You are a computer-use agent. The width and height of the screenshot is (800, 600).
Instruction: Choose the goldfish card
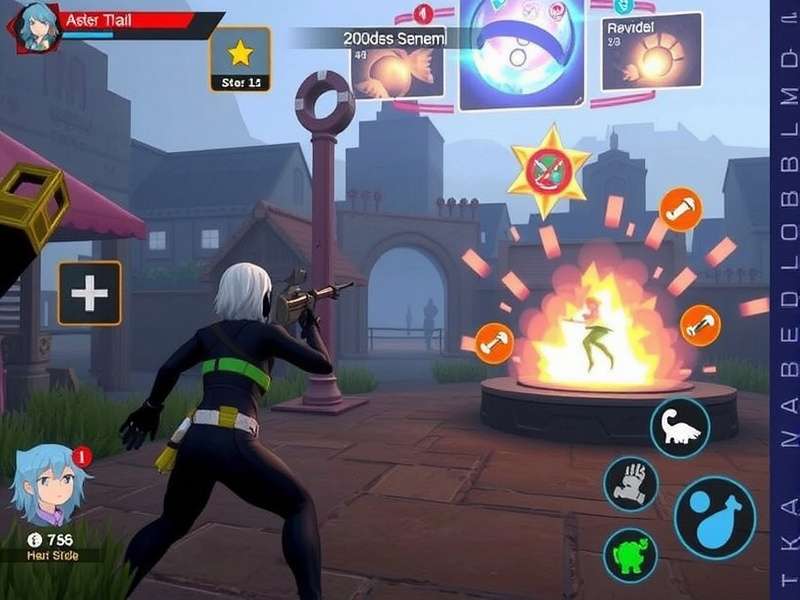[x=398, y=66]
